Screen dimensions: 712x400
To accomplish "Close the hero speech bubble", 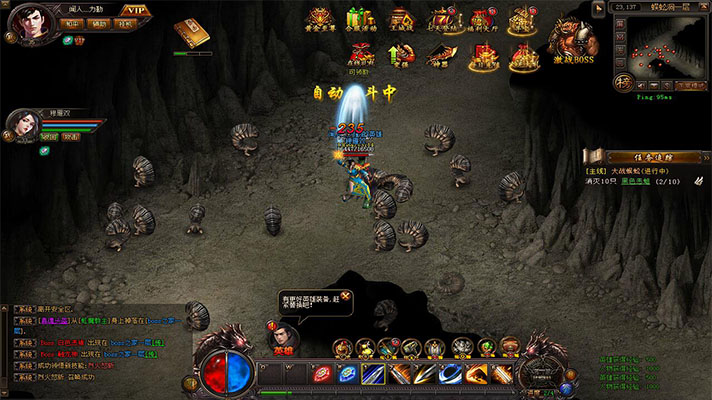I will point(346,296).
